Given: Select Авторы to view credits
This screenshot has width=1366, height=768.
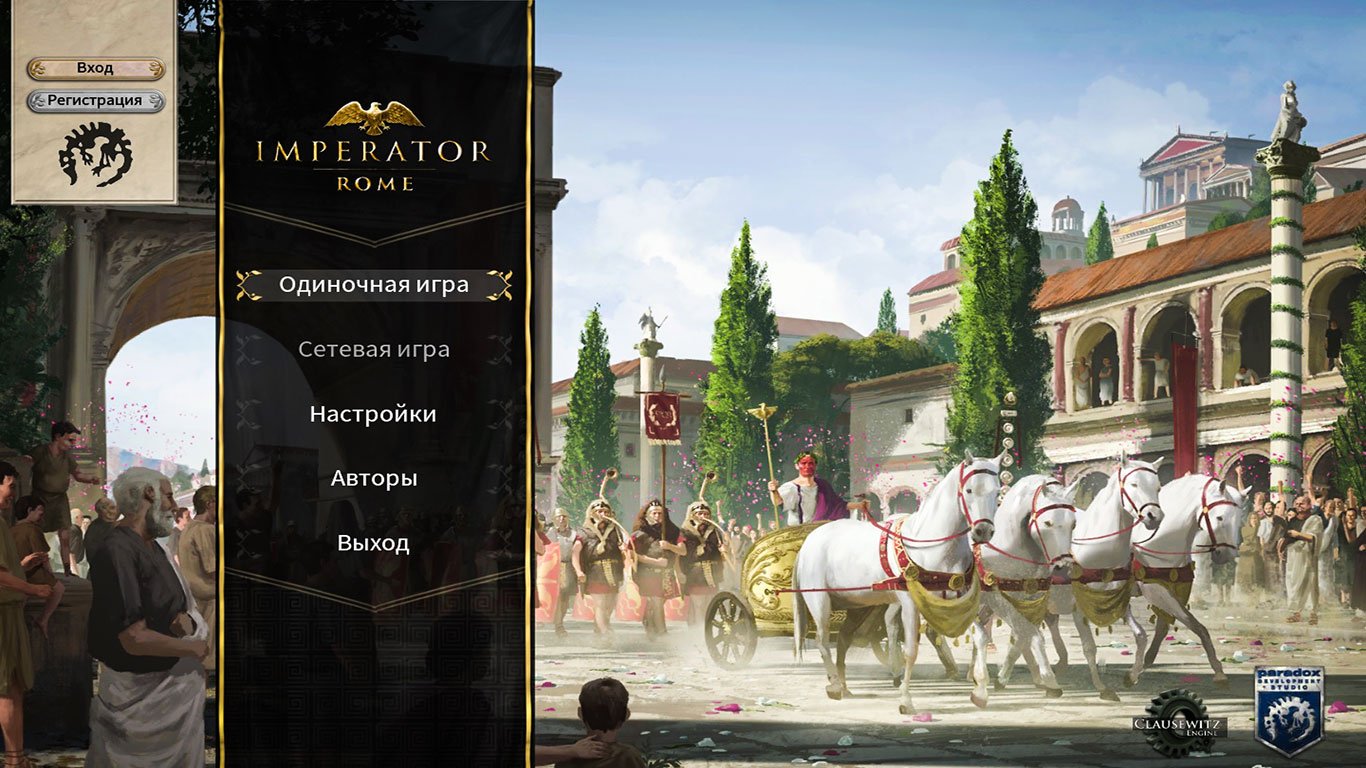Looking at the screenshot, I should coord(376,479).
